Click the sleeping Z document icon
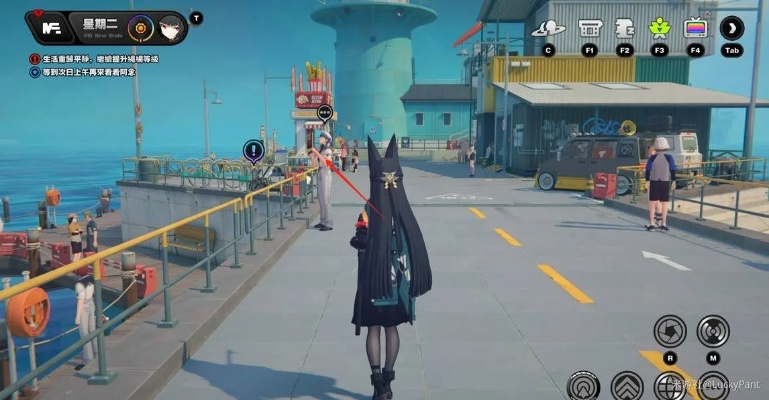This screenshot has height=400, width=769. [625, 28]
